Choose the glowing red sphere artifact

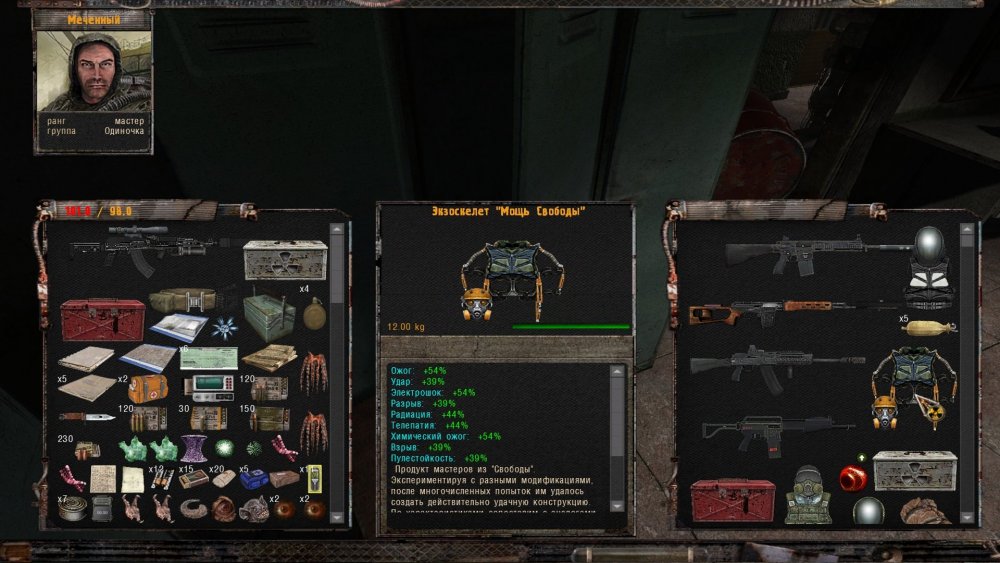[x=851, y=477]
